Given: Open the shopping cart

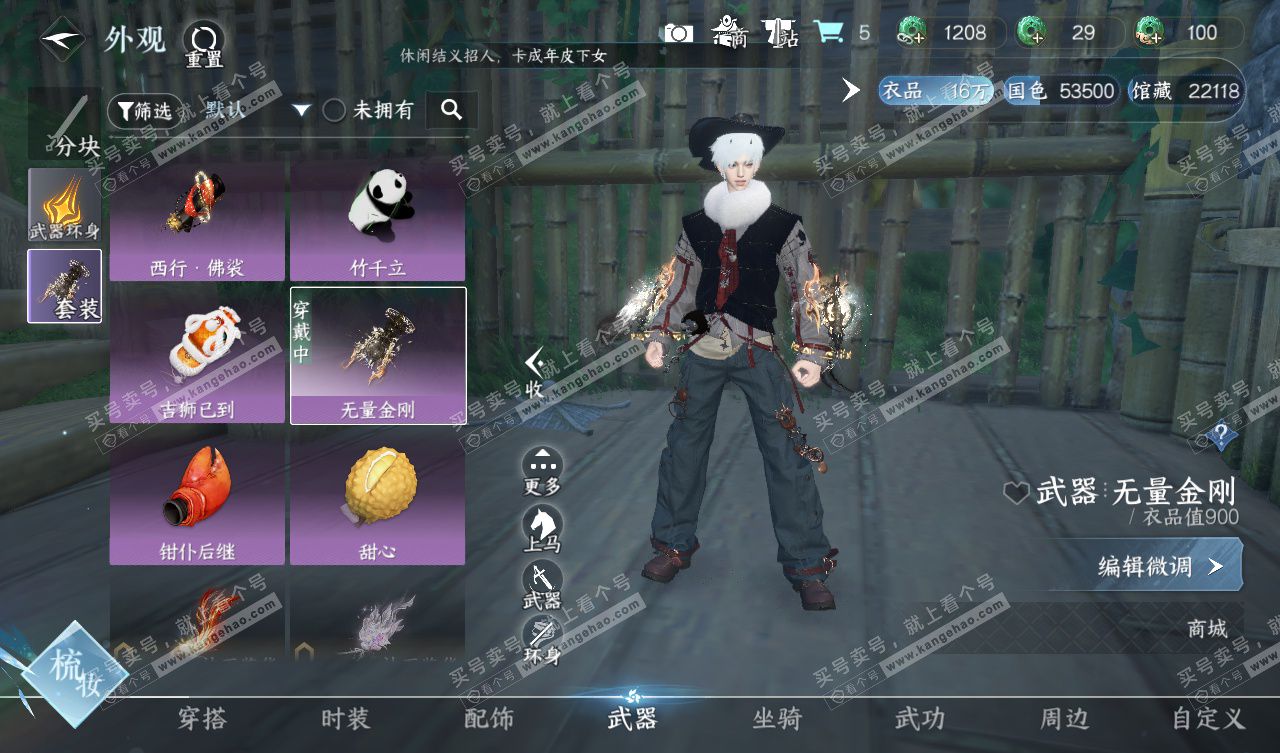Looking at the screenshot, I should tap(828, 33).
